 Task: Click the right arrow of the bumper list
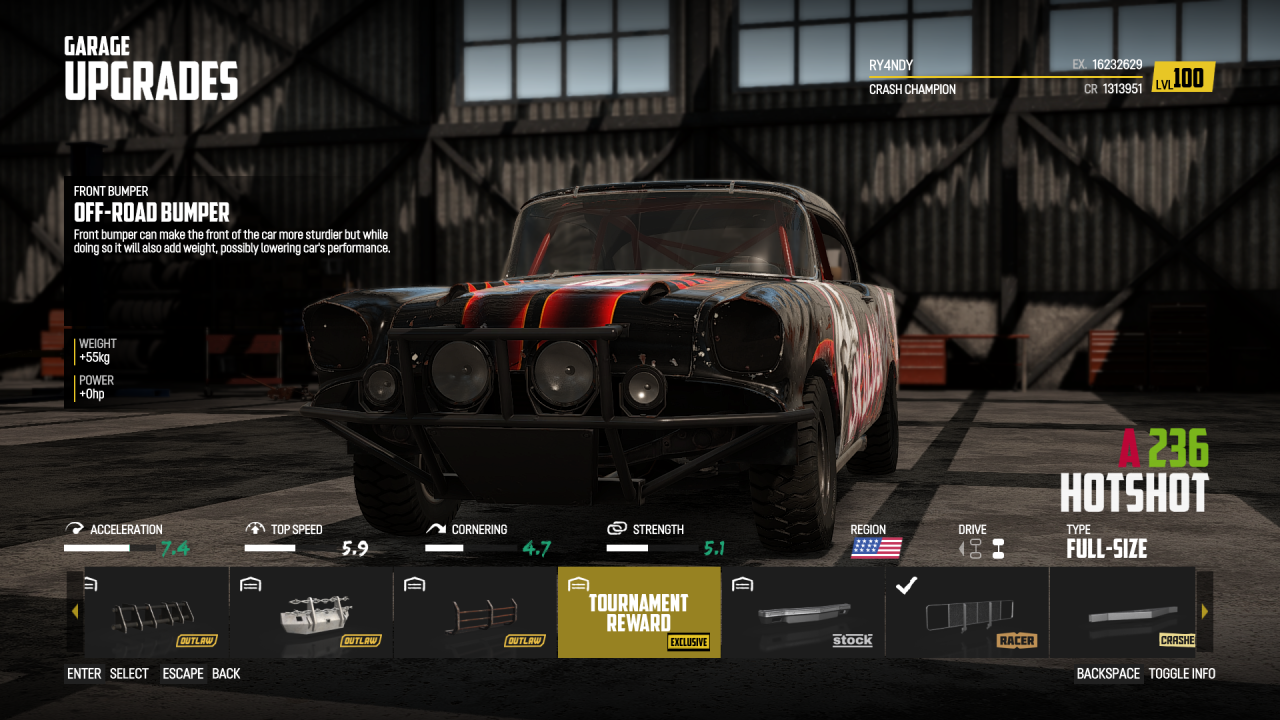coord(1204,611)
